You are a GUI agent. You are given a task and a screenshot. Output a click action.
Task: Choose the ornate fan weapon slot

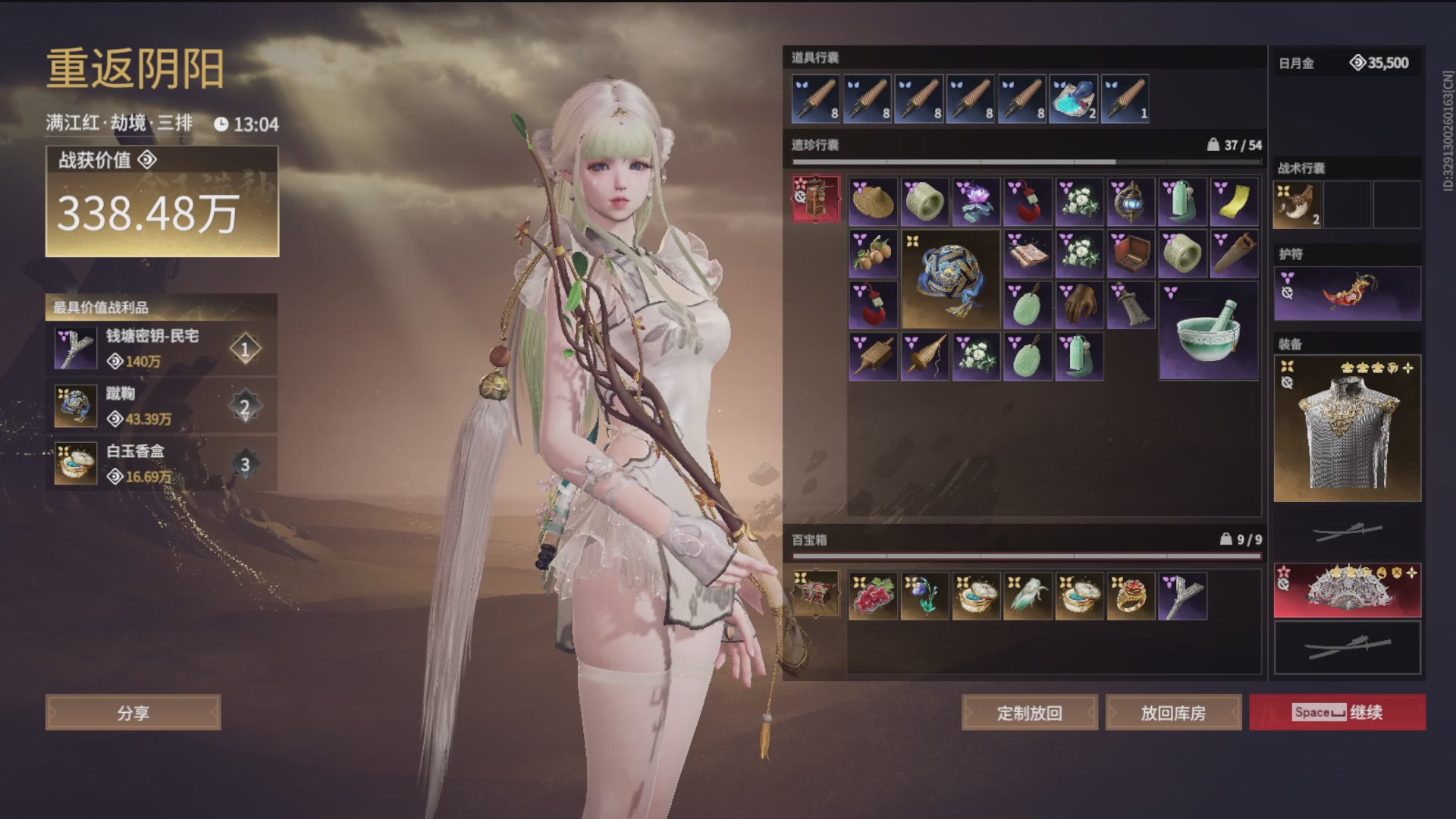tap(1347, 591)
